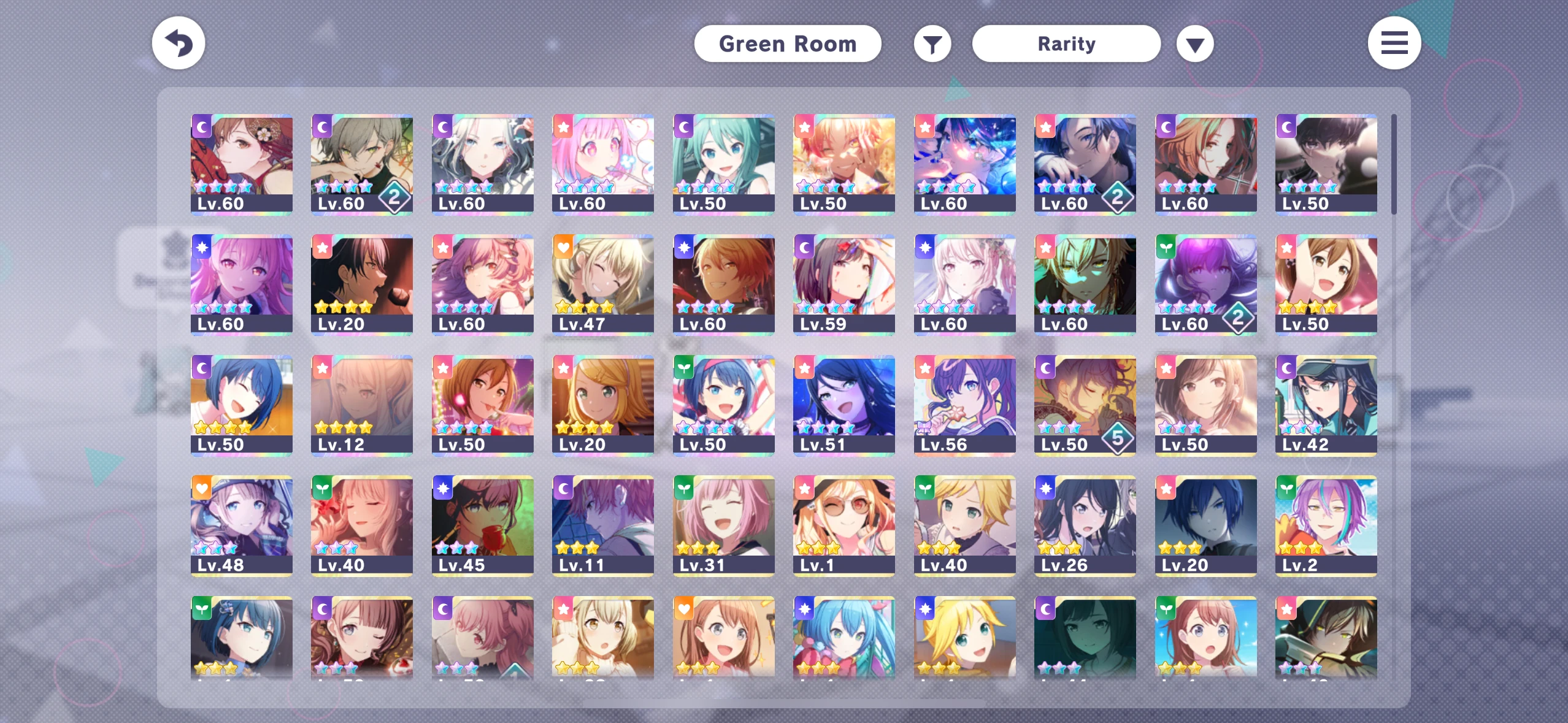The image size is (1568, 723).
Task: Select the Lv.47 card with the heart attribute
Action: [x=603, y=282]
